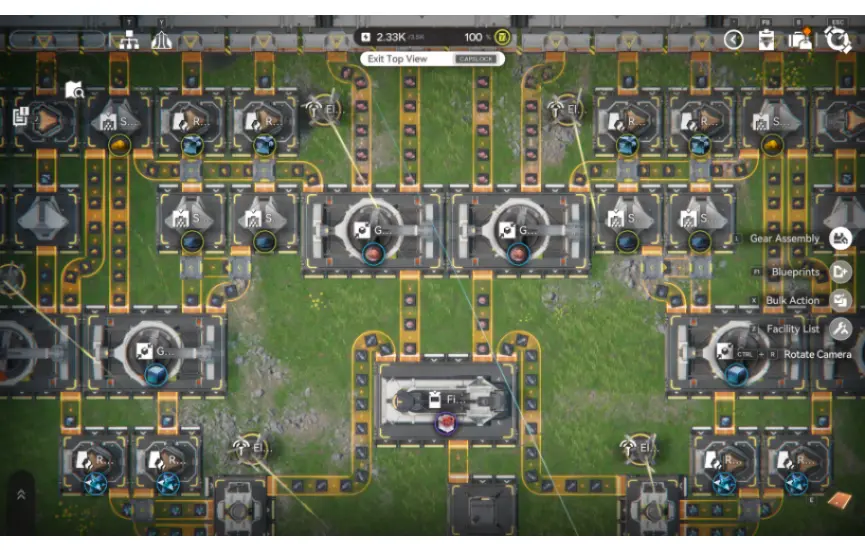Activate the Bulk Action tool
Viewport: 865px width, 550px height.
click(841, 300)
